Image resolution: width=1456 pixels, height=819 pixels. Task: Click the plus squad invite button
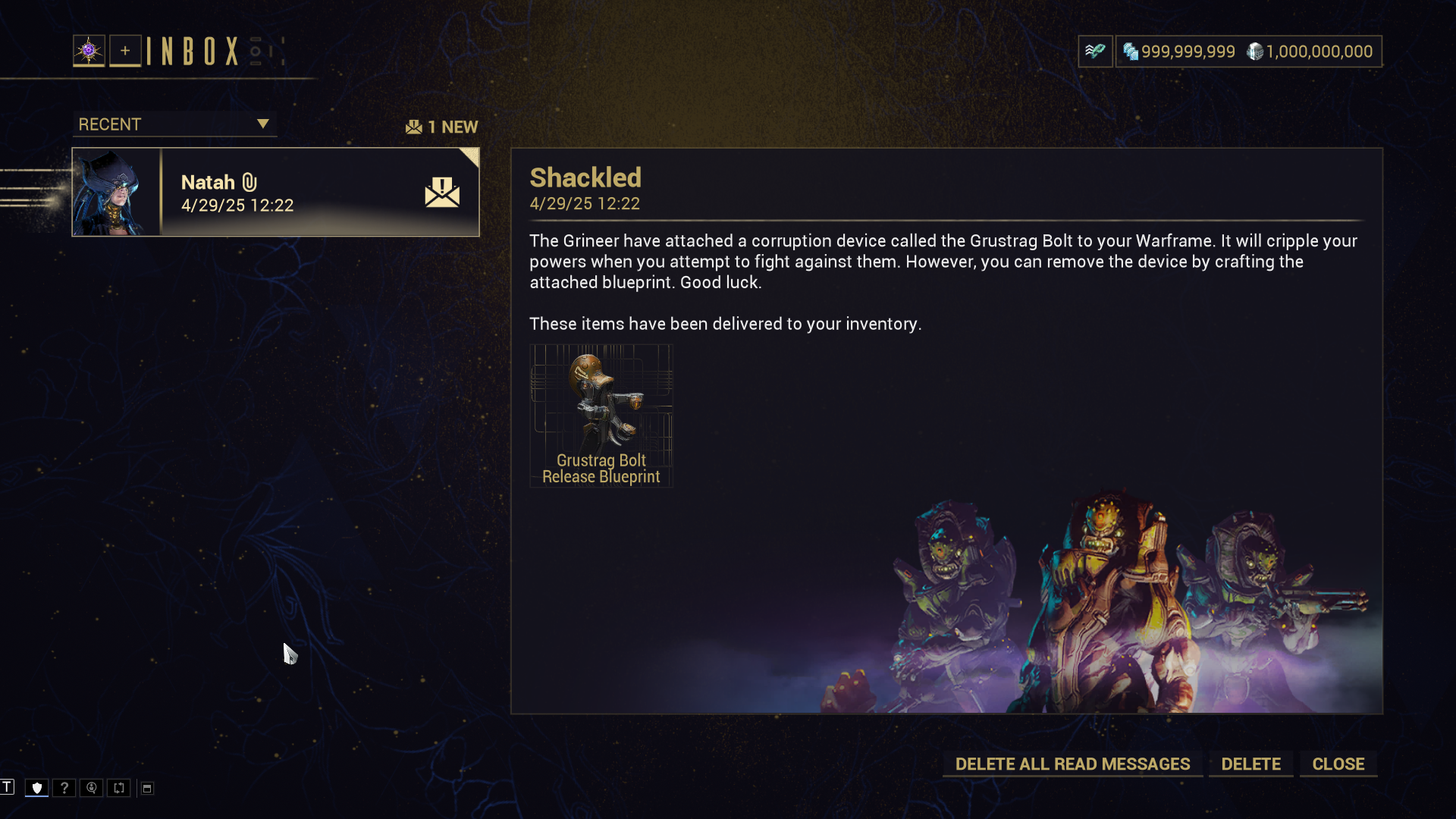tap(125, 51)
